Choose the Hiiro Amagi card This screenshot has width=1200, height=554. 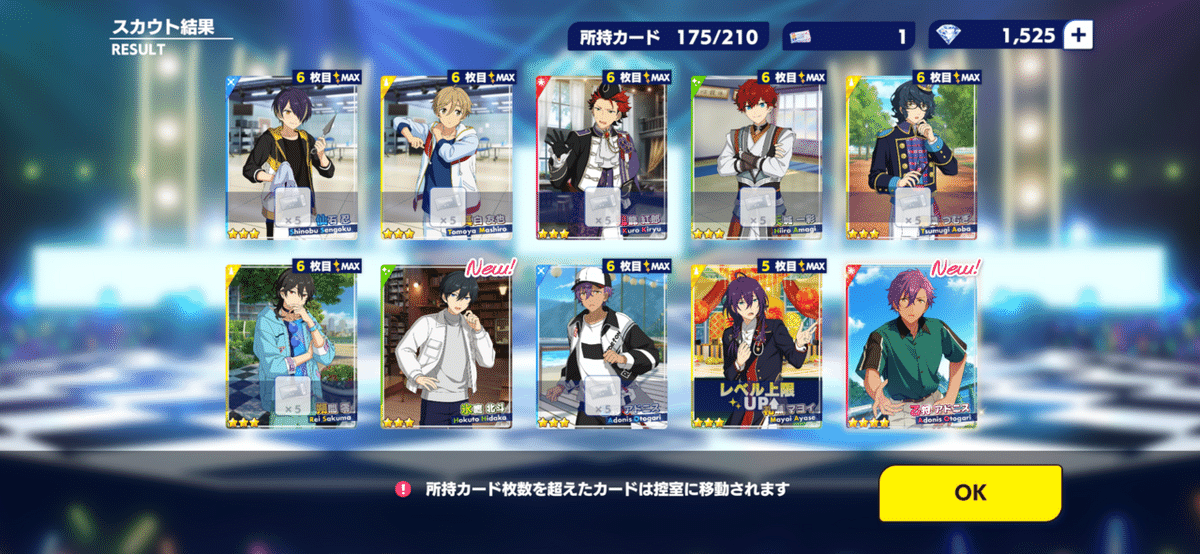(x=756, y=155)
